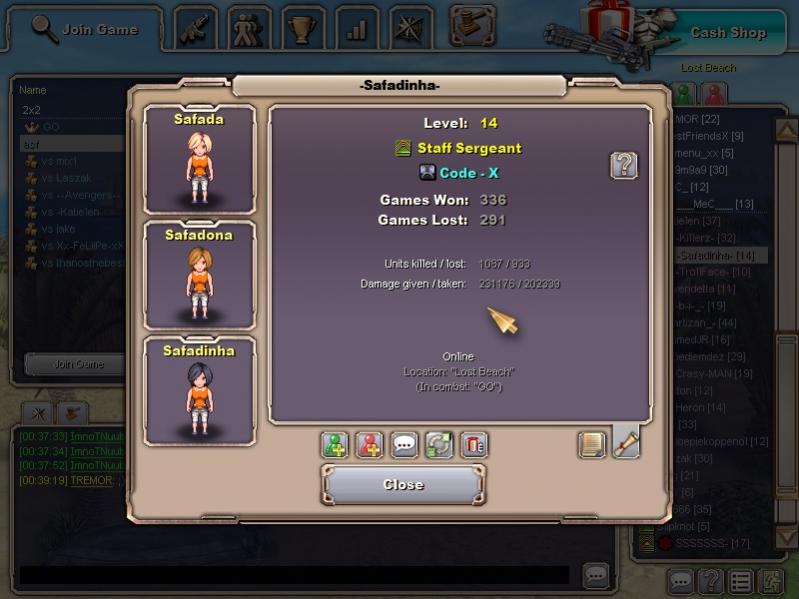Open the Join Game tab
Screen dimensions: 799x599
[85, 29]
